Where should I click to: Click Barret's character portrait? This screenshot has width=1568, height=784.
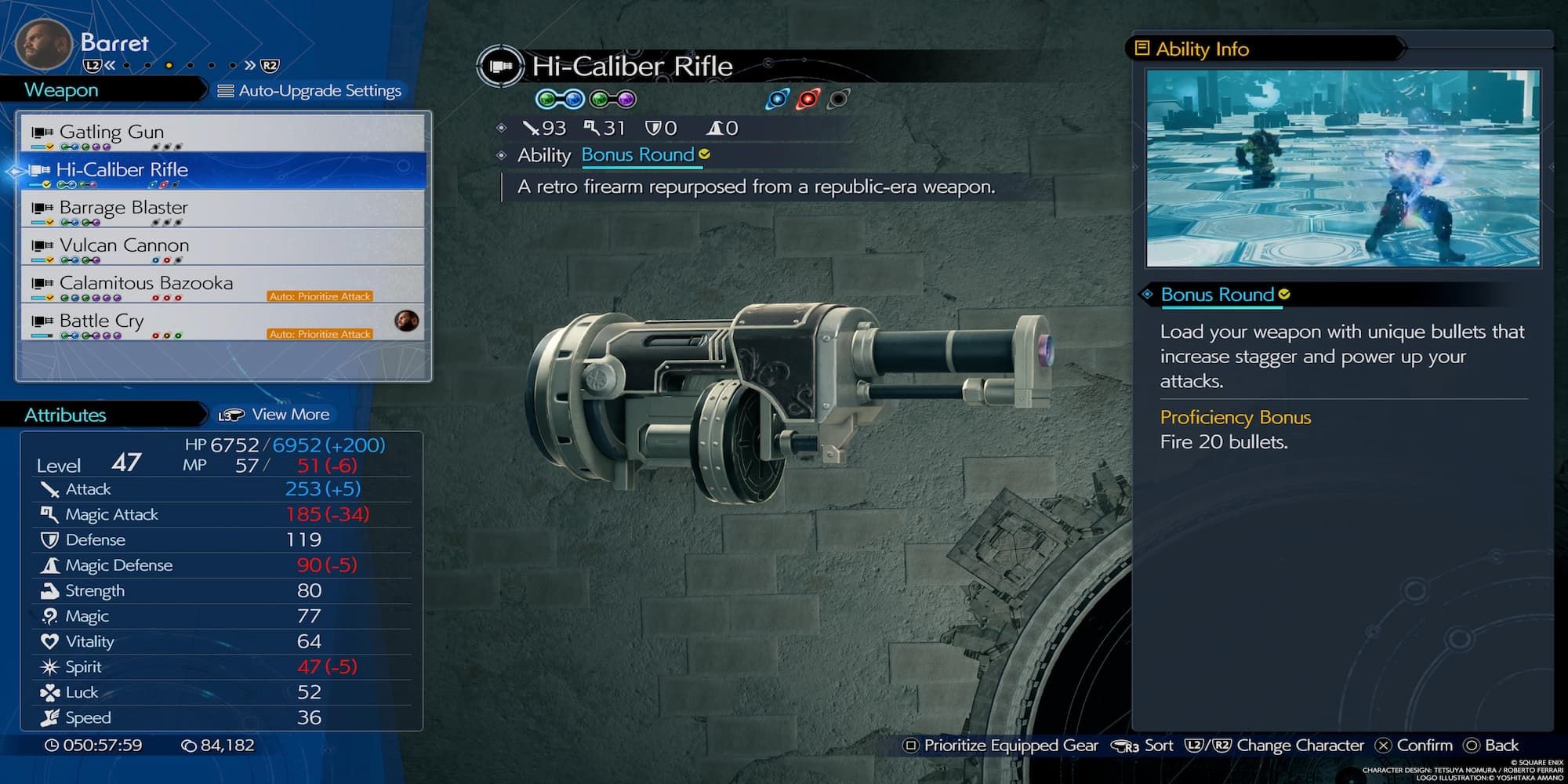(43, 45)
